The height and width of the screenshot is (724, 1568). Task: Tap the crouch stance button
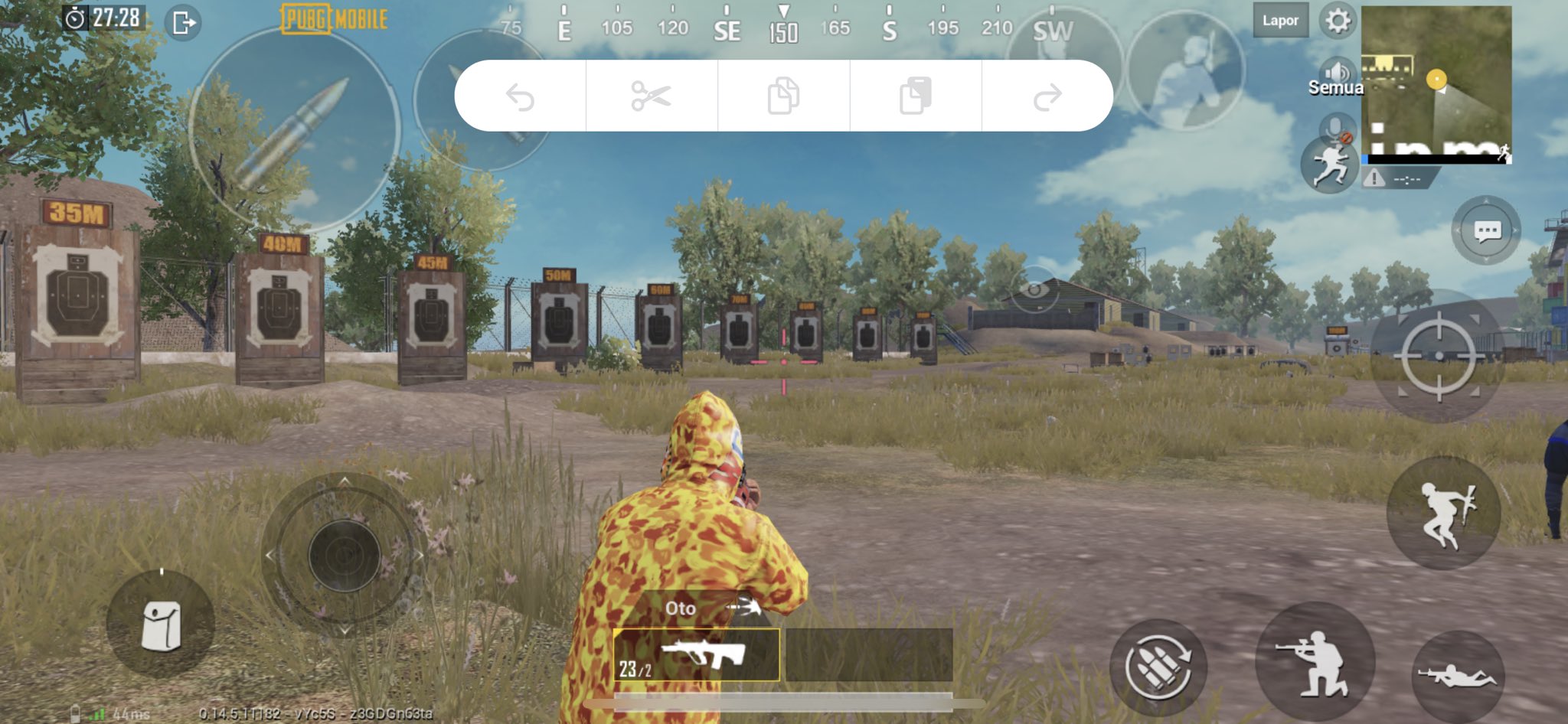[1315, 660]
